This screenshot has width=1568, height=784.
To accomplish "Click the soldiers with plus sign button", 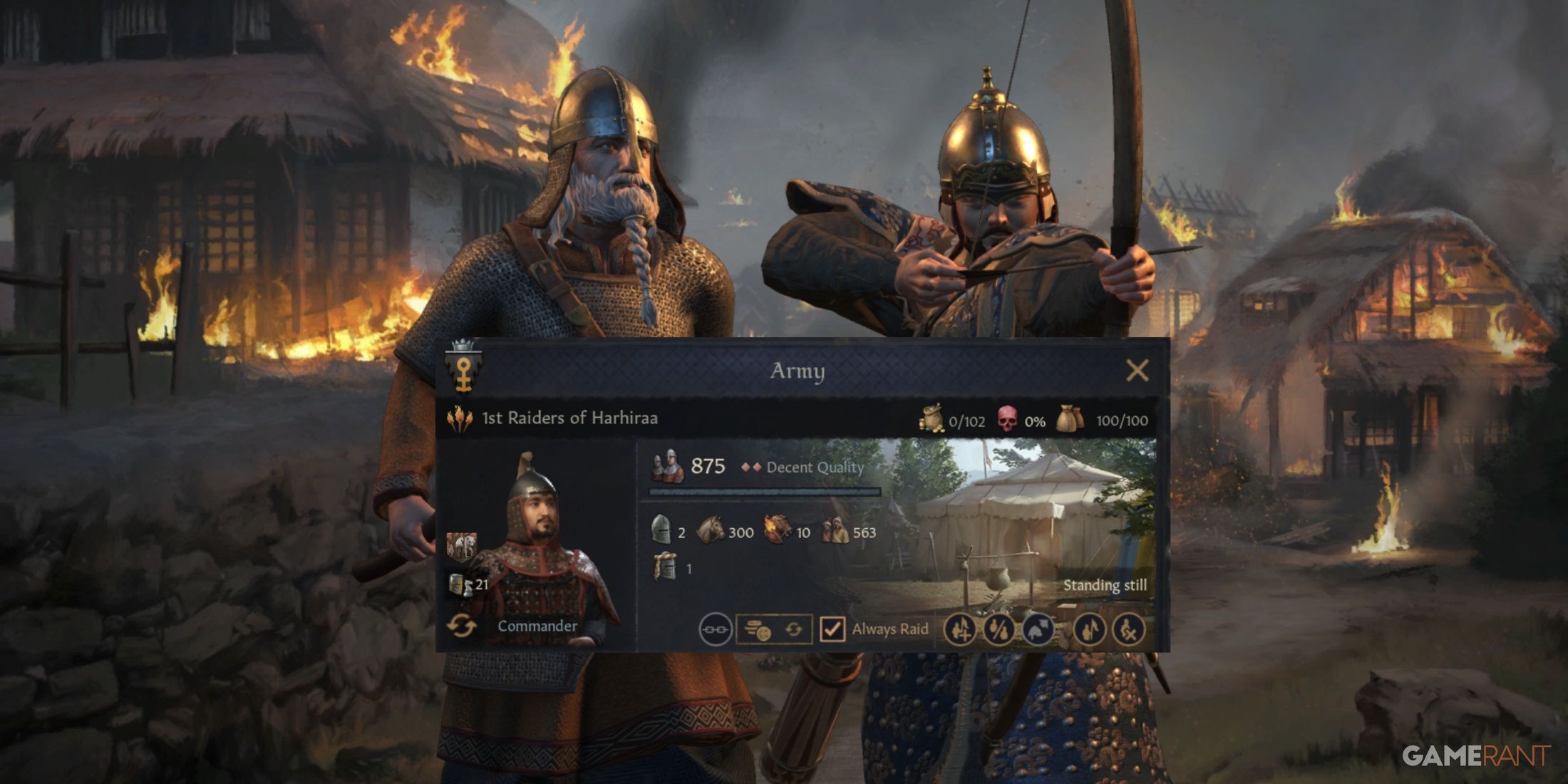I will coord(960,629).
